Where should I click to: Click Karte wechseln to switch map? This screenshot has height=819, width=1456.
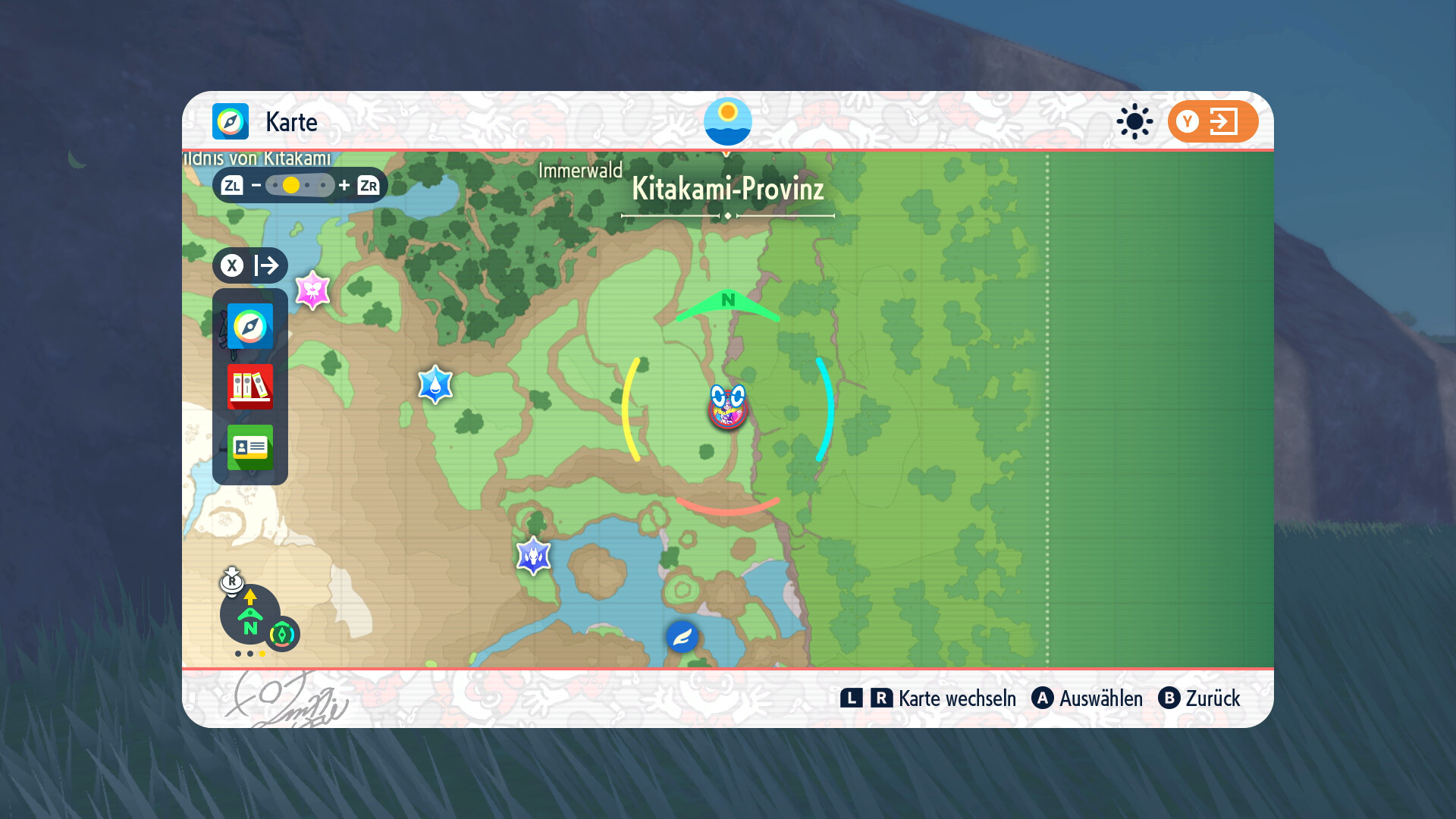[956, 698]
